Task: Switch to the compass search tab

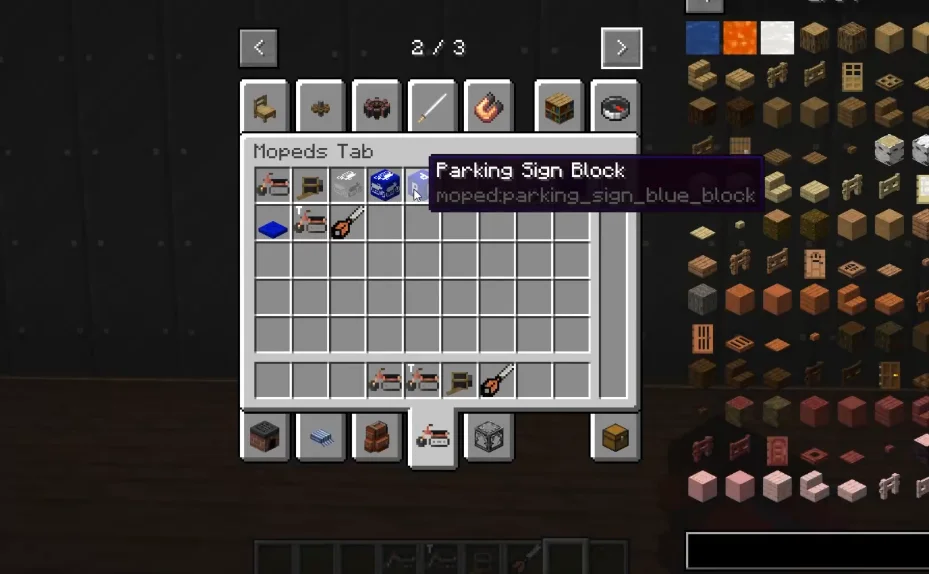Action: (615, 108)
